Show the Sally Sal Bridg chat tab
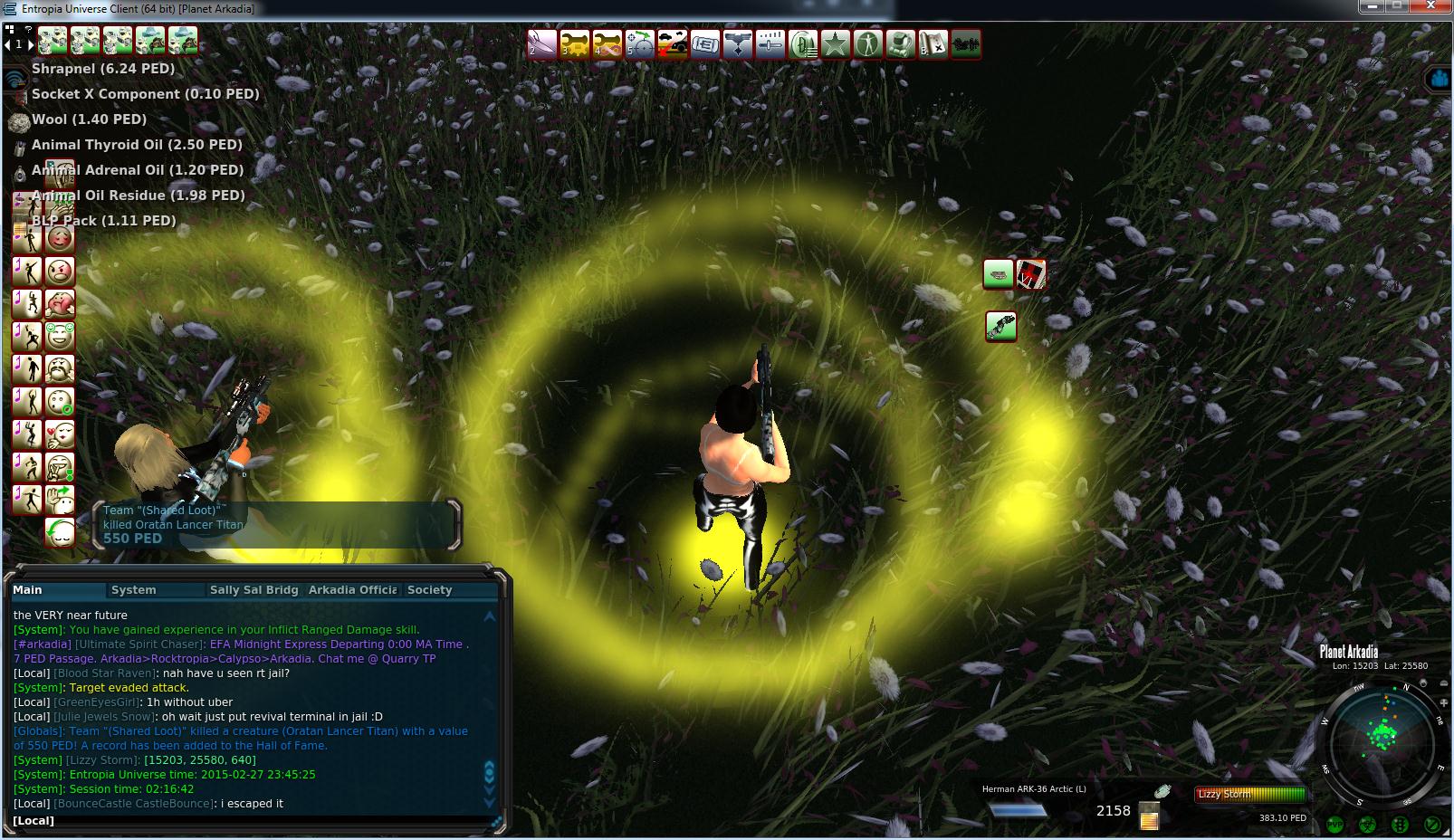1454x840 pixels. [253, 590]
